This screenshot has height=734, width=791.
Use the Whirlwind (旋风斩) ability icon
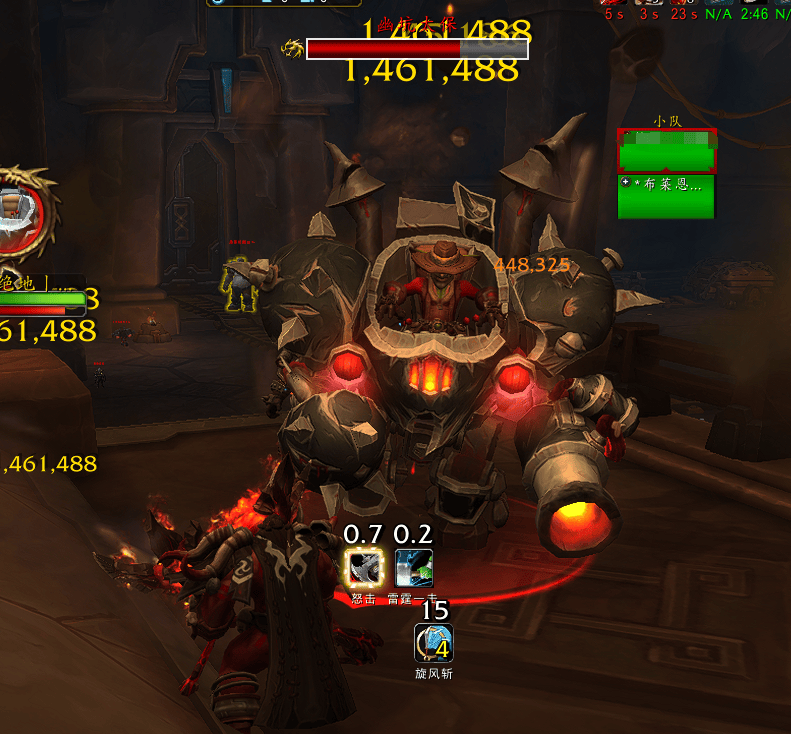point(434,643)
